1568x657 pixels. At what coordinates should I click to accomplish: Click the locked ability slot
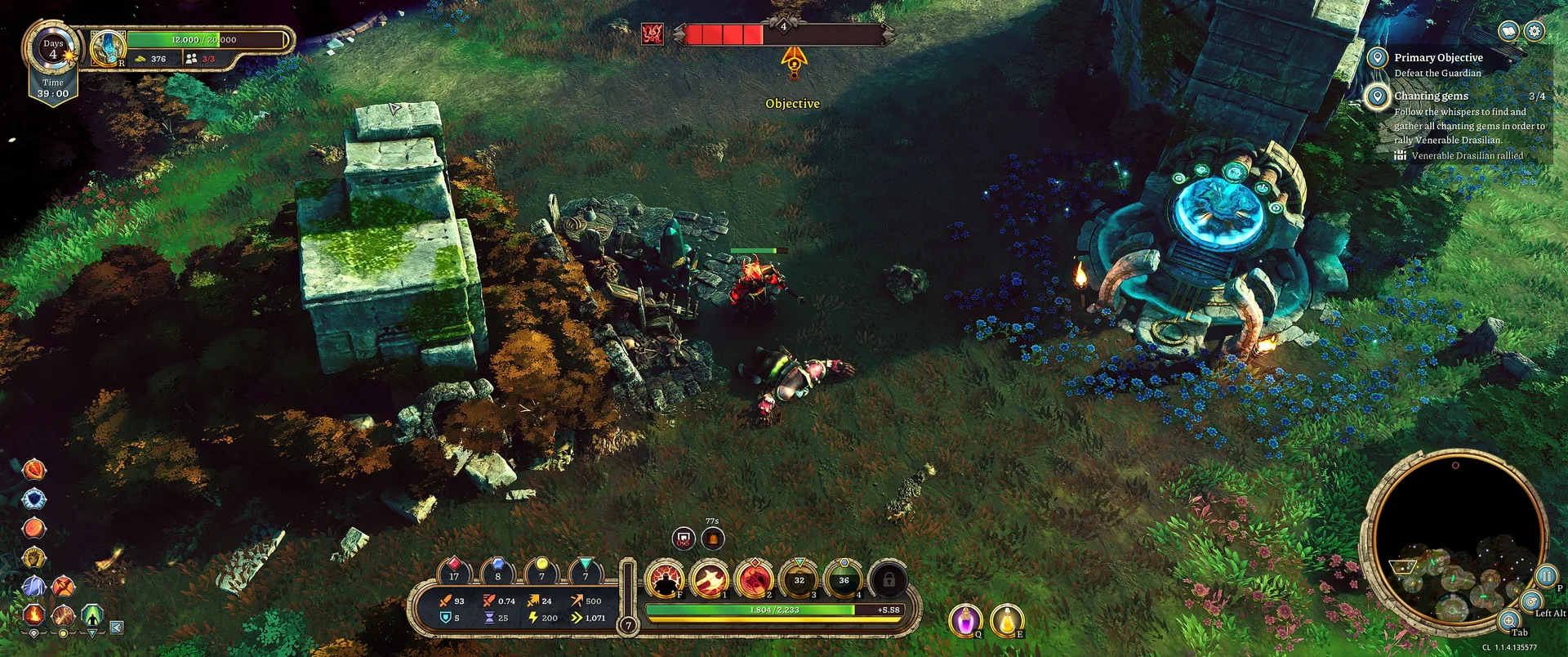[888, 580]
